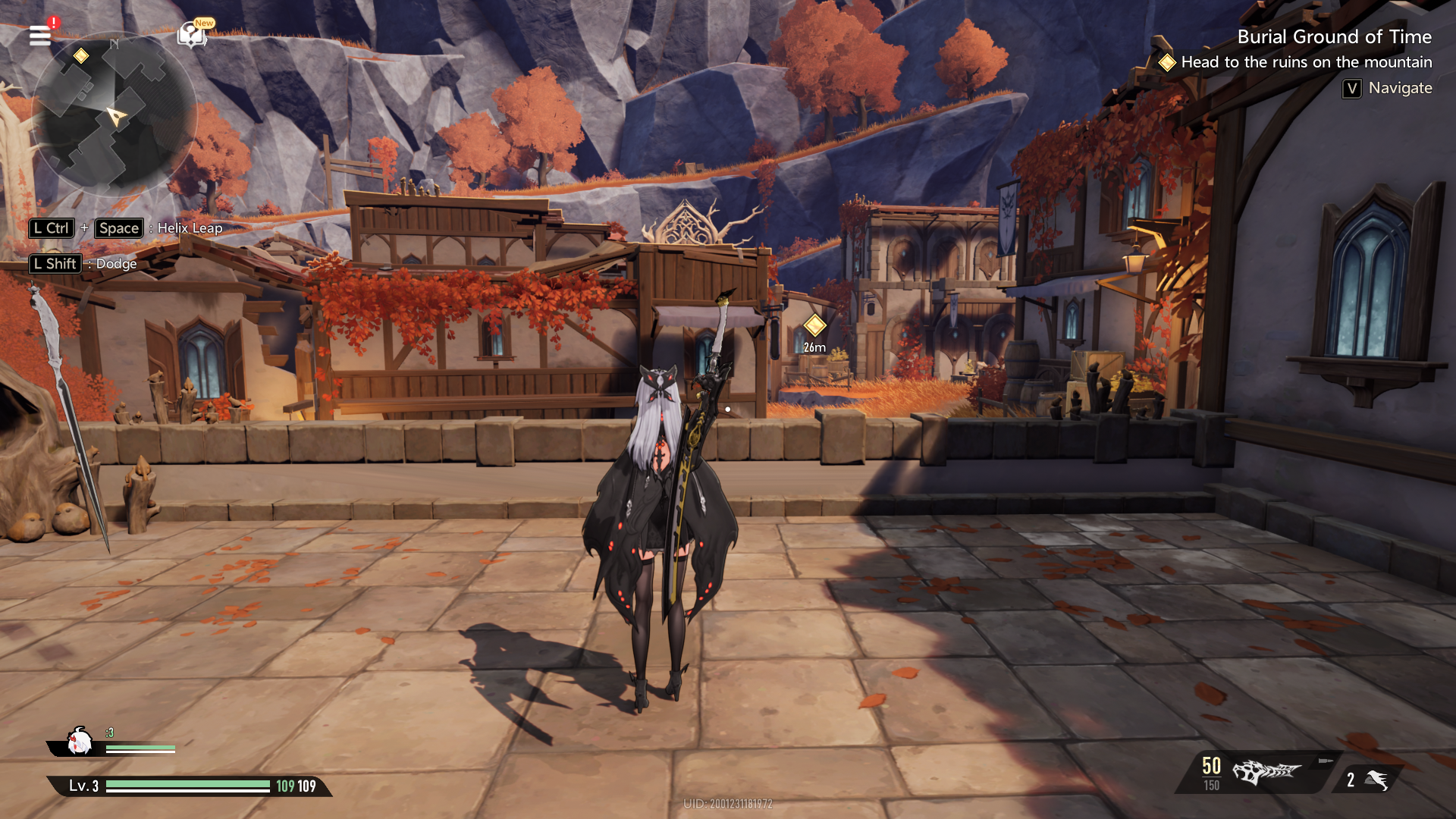This screenshot has width=1456, height=819.
Task: Select the skeletal ranged weapon icon
Action: click(1265, 772)
